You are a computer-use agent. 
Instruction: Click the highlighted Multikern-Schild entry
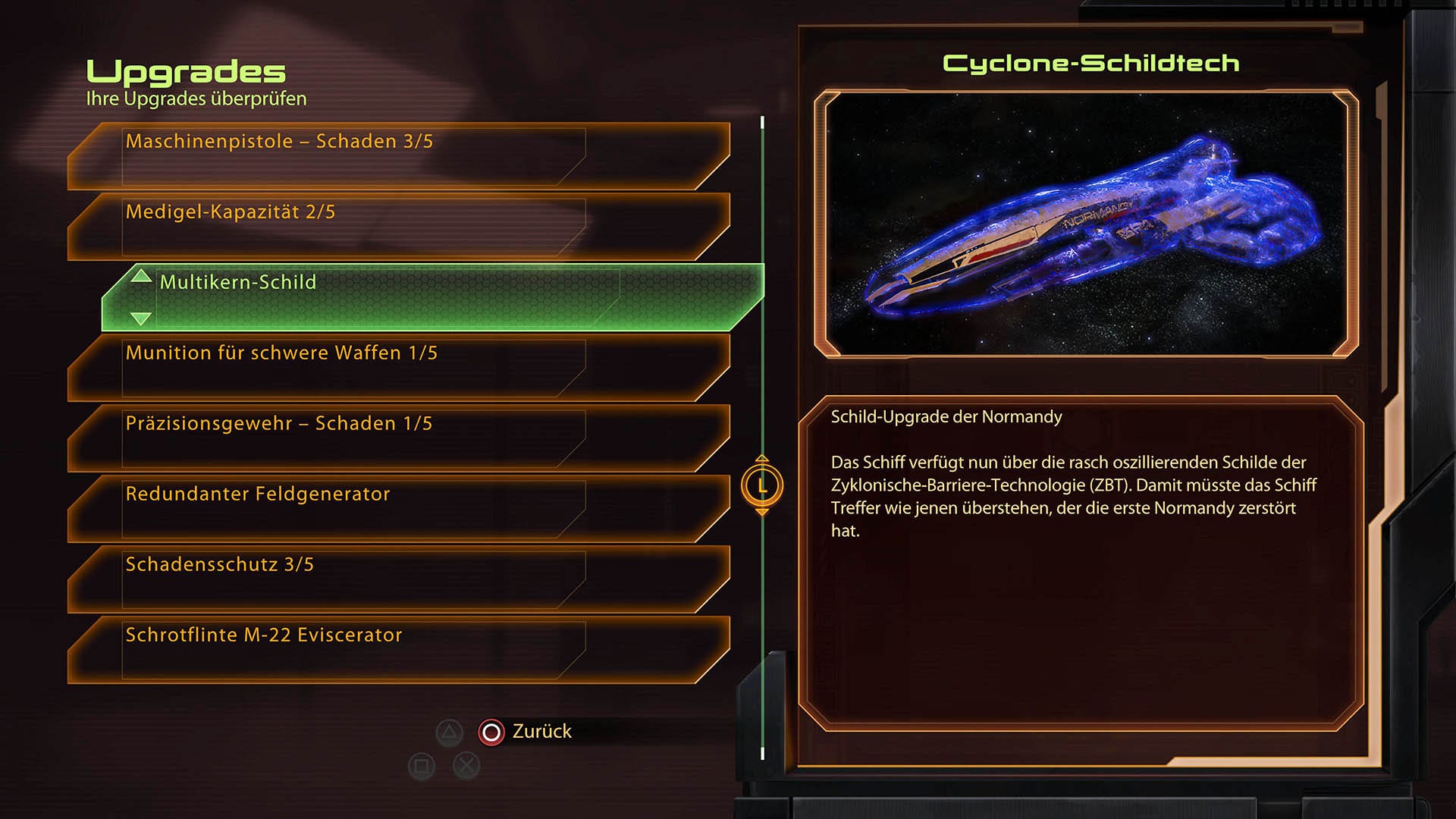click(x=432, y=297)
